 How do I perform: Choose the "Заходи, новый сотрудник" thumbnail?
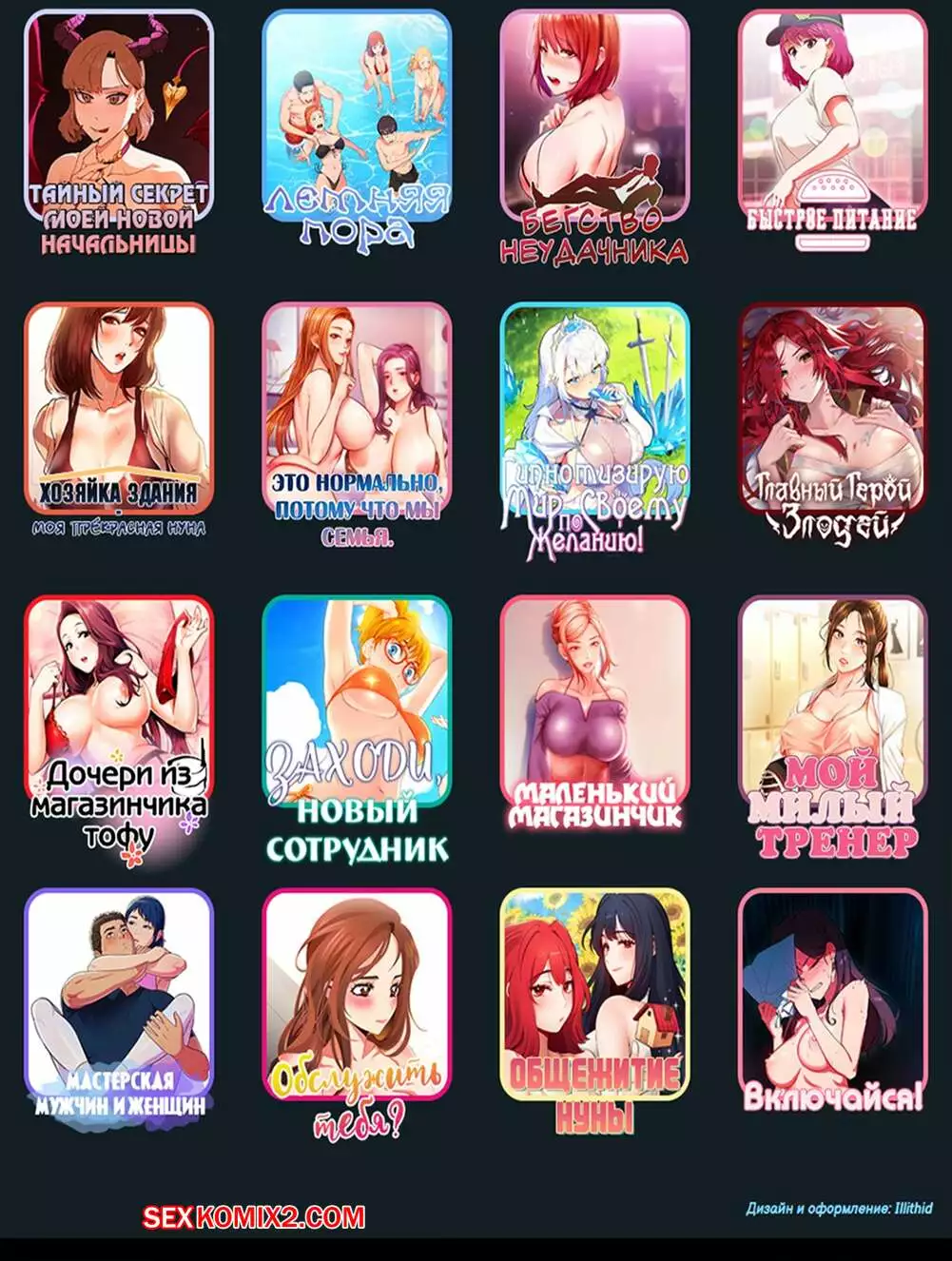(357, 704)
